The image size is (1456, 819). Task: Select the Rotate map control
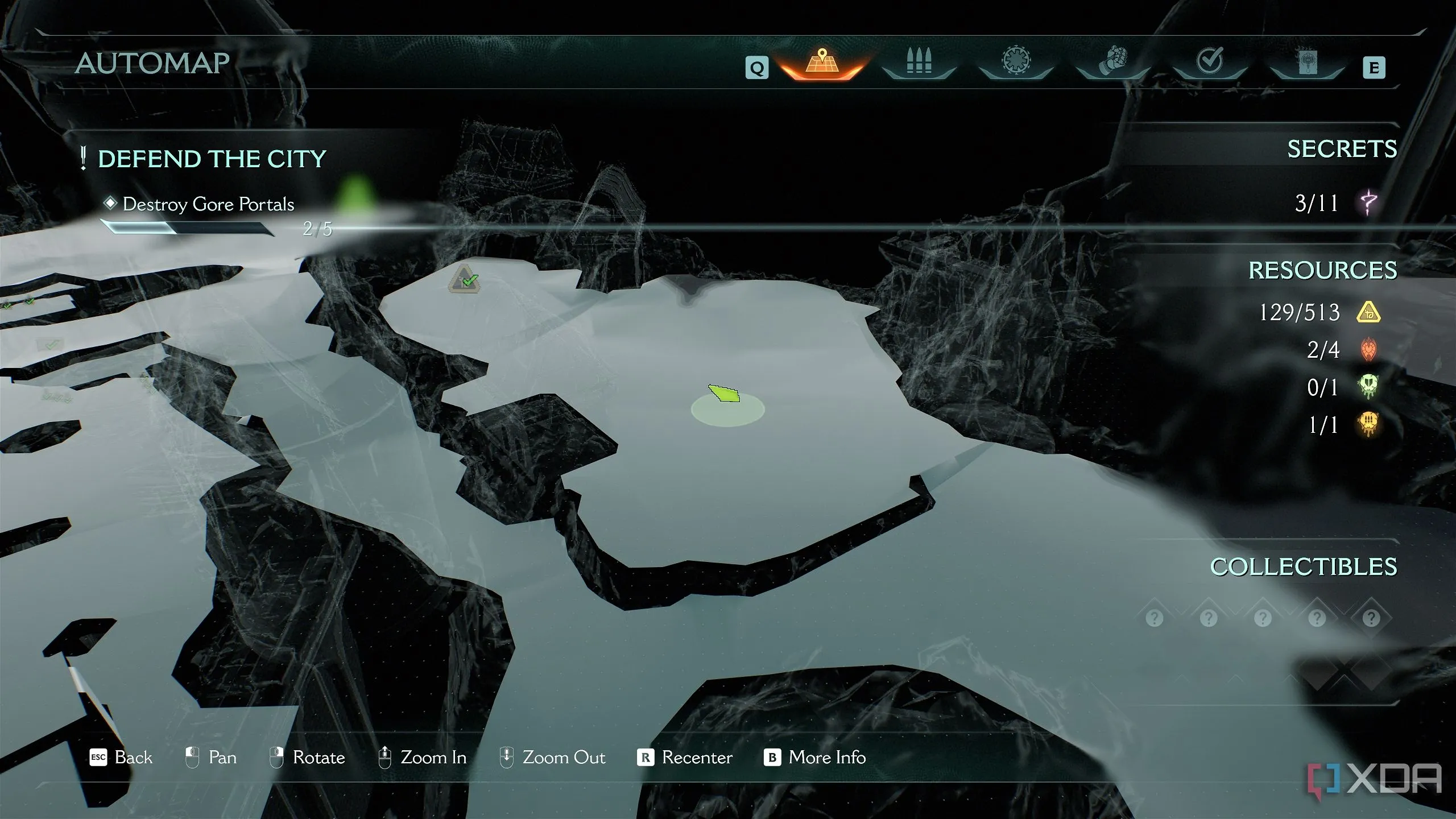(x=307, y=758)
